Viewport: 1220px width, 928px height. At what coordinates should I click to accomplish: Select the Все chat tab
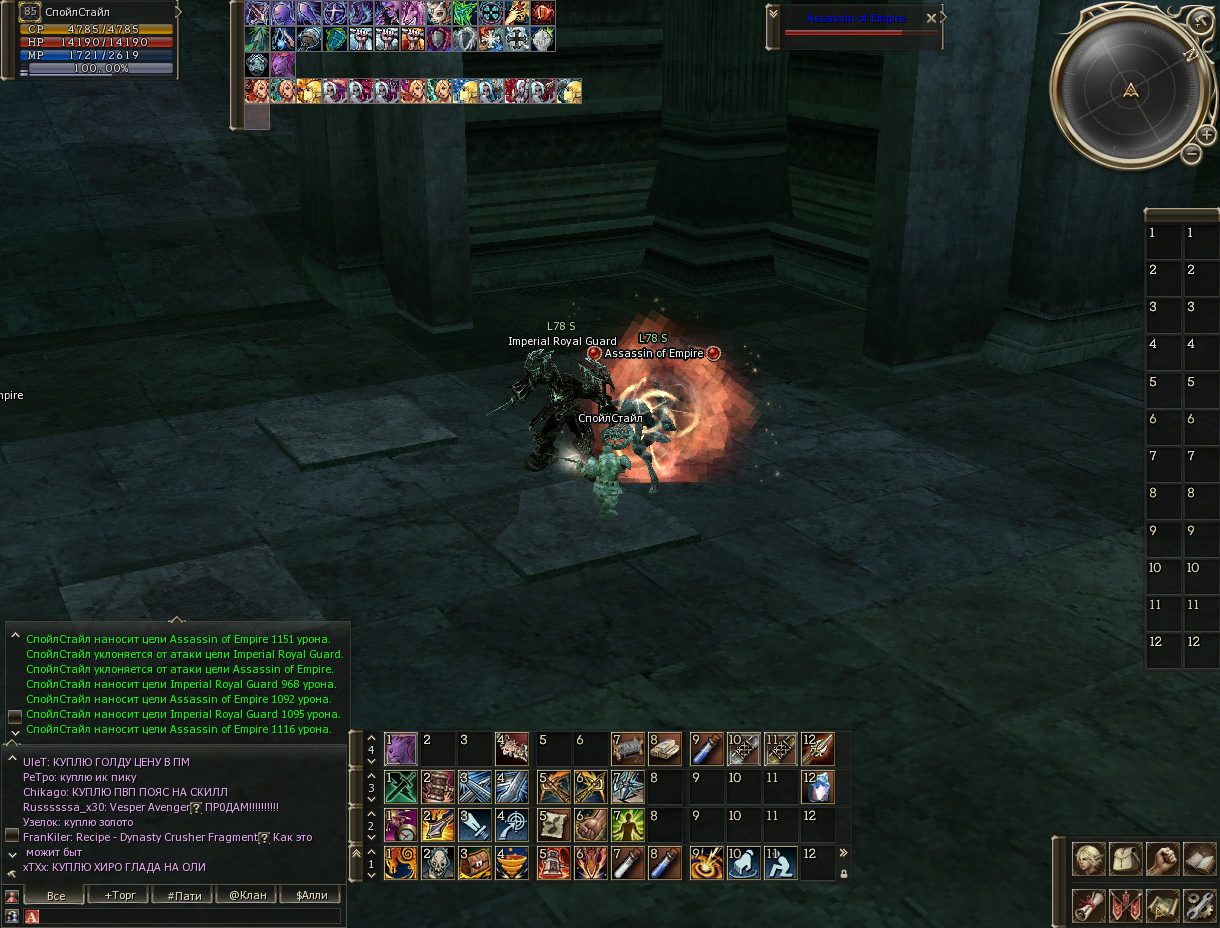56,895
